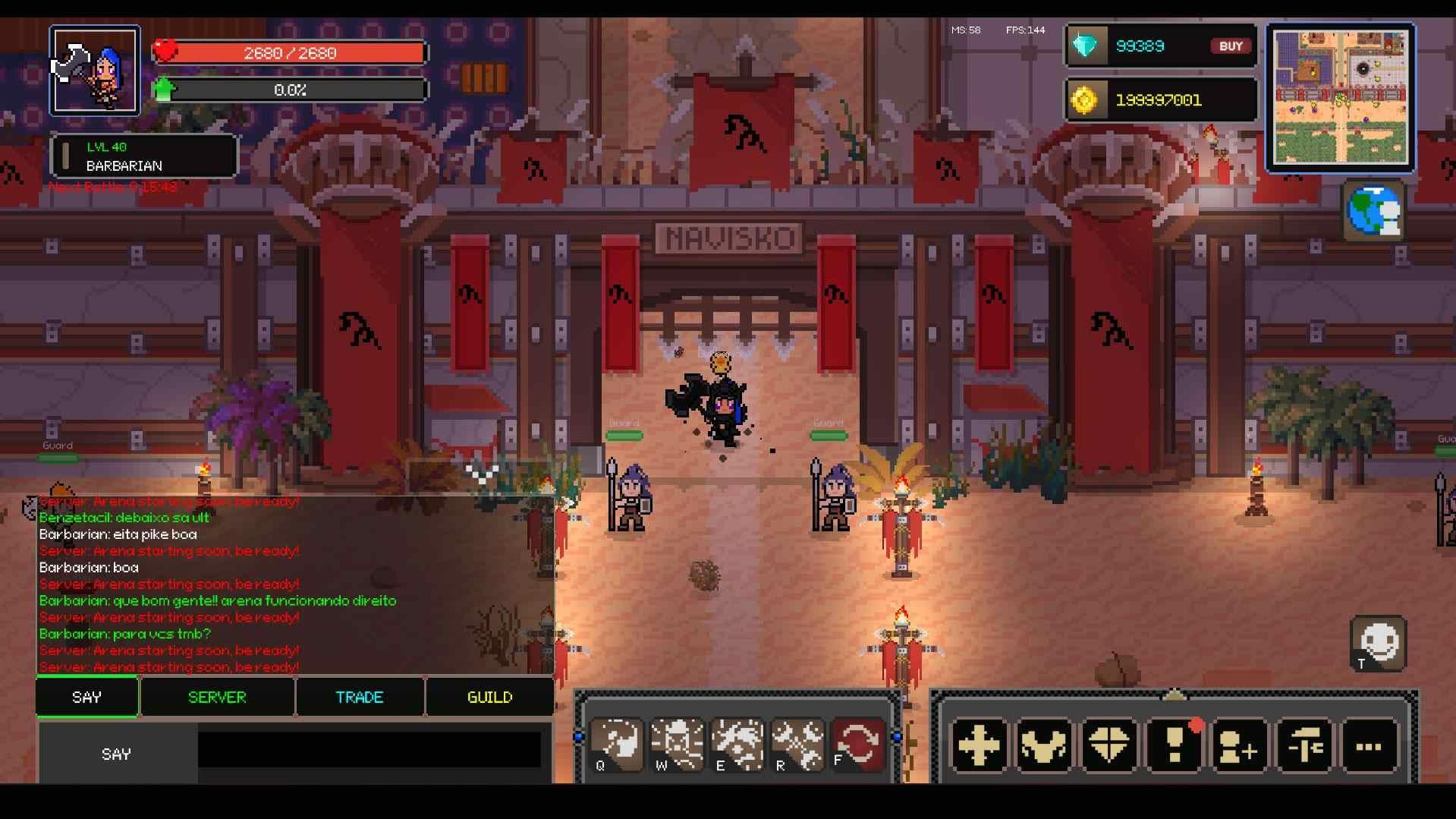Use the red swap-arrows F ability

(x=858, y=744)
